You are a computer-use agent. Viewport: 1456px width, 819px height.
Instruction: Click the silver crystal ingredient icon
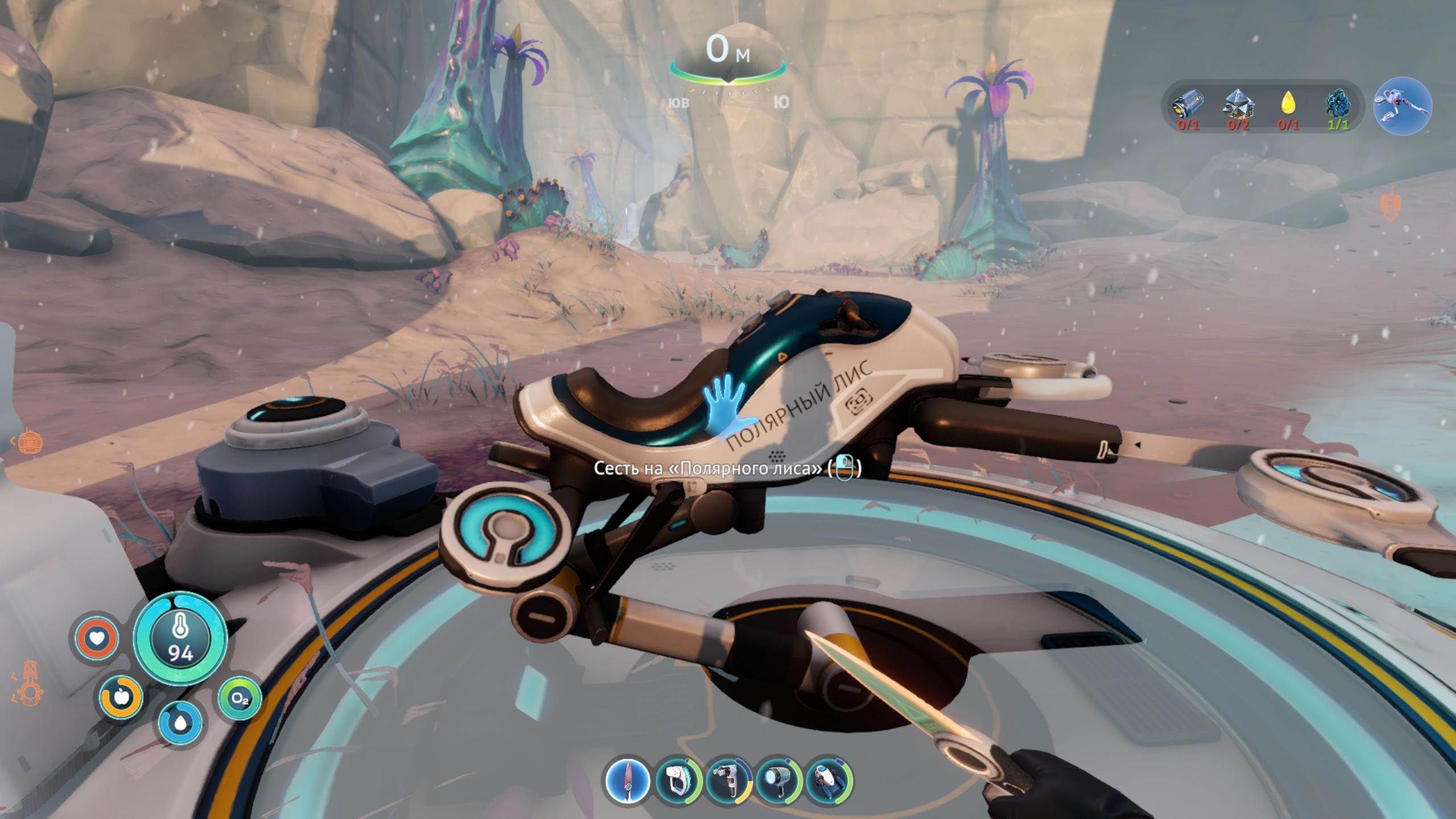(x=1238, y=104)
